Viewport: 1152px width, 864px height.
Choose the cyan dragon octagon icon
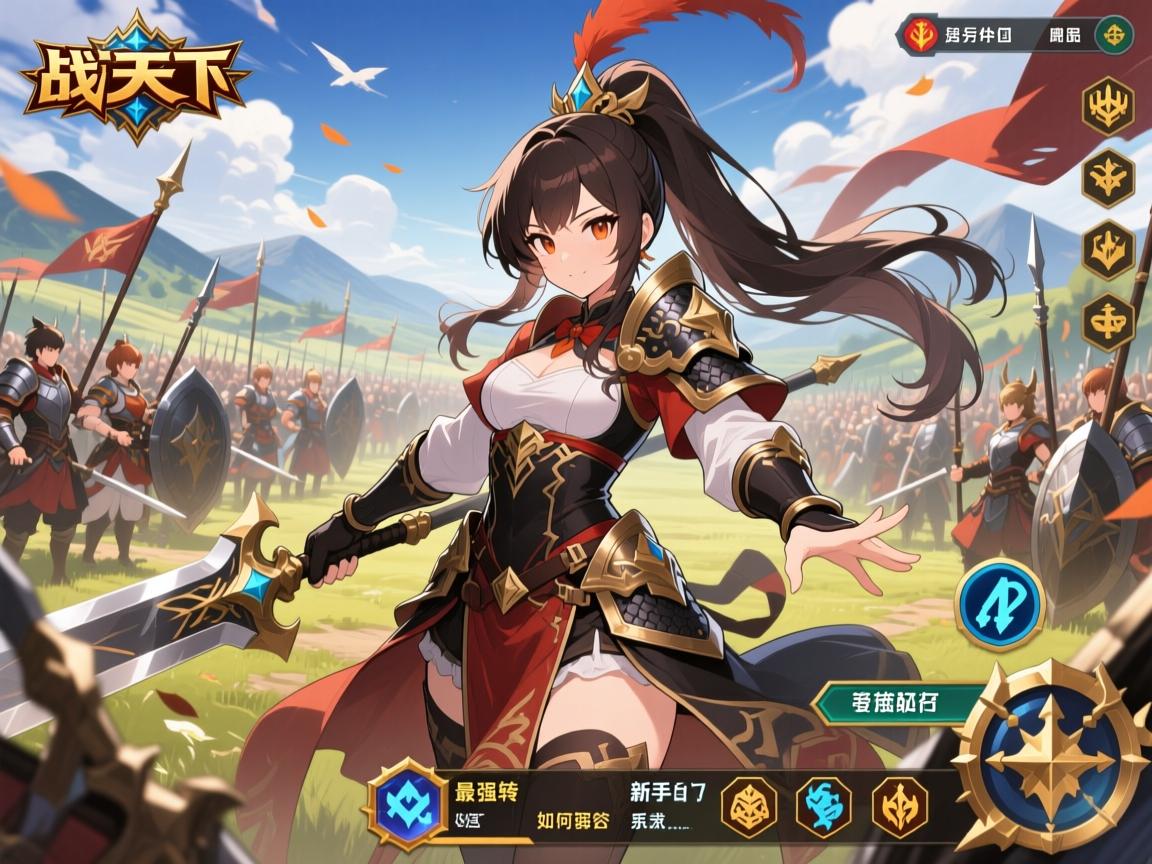click(822, 806)
